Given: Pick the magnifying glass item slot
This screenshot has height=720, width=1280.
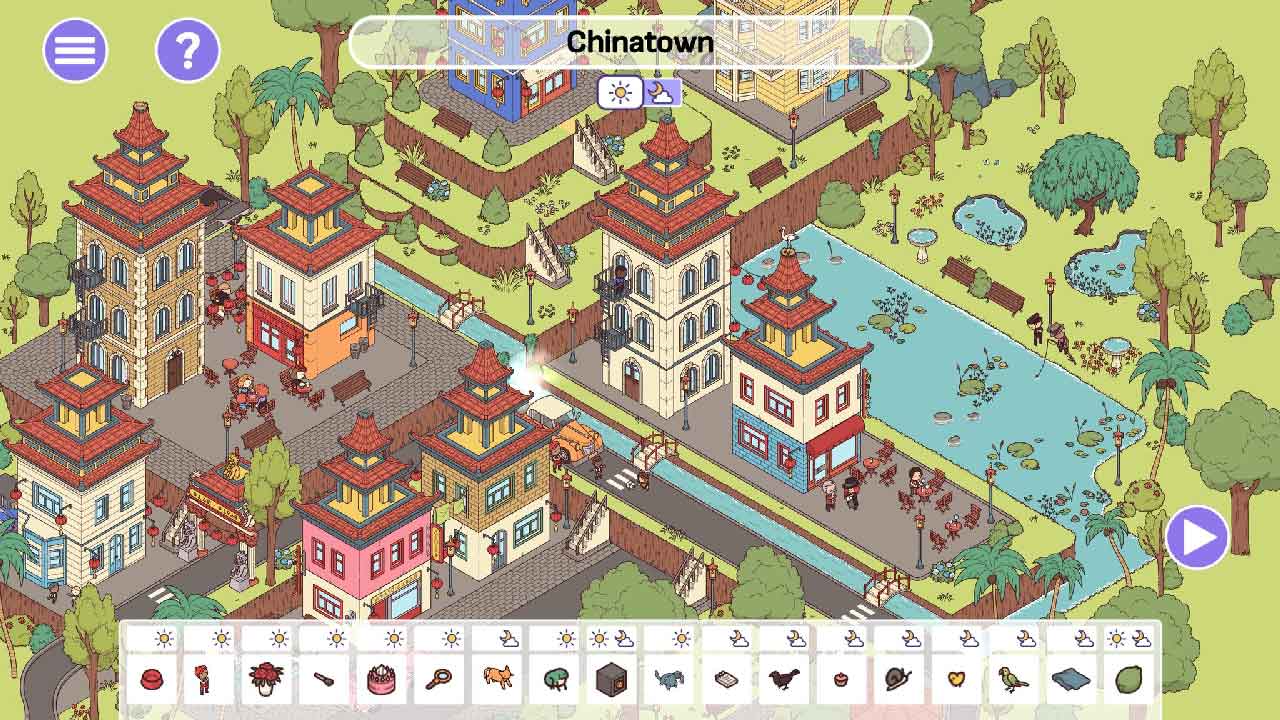Looking at the screenshot, I should (439, 680).
